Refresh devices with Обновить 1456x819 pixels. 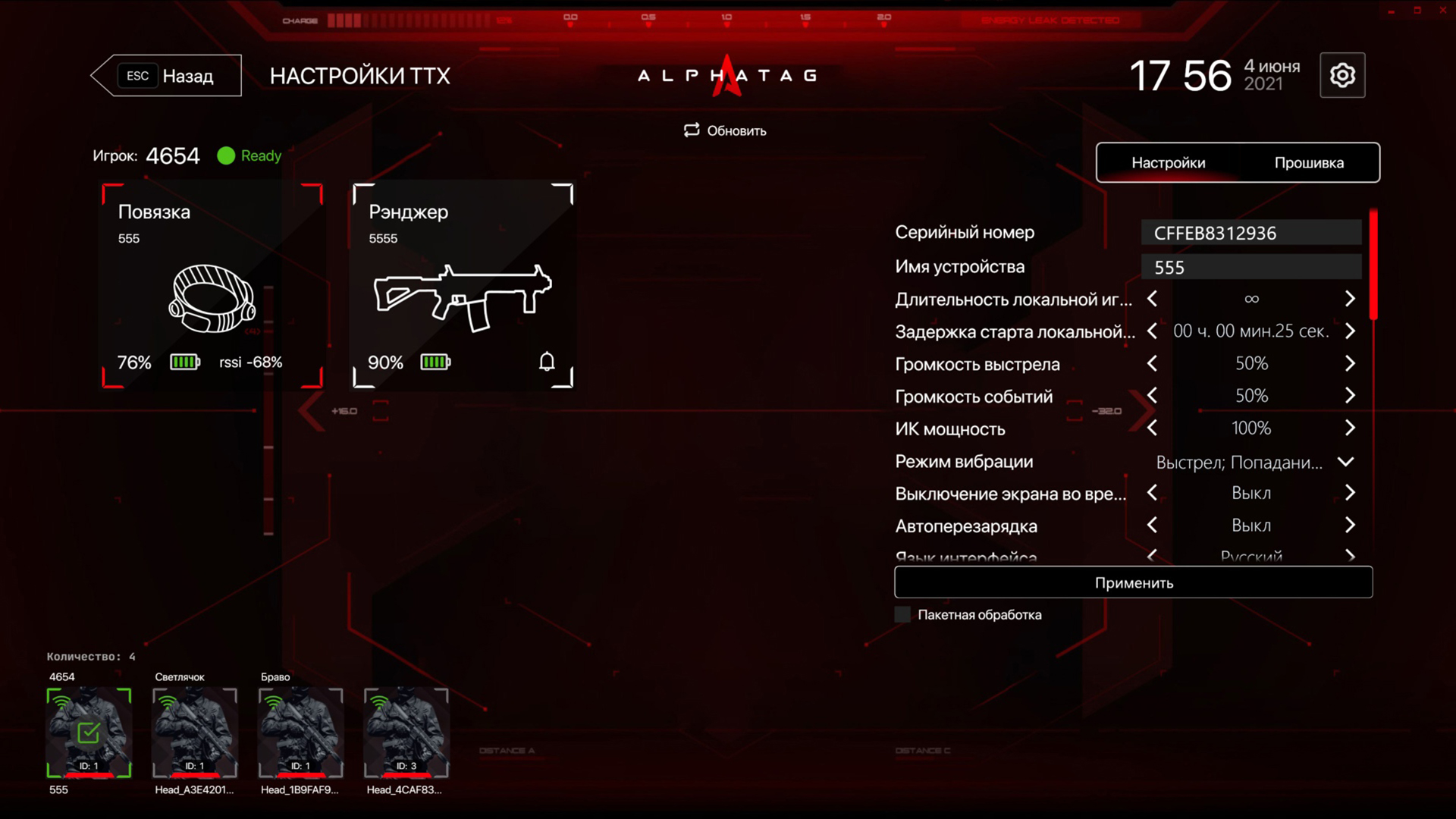point(725,130)
